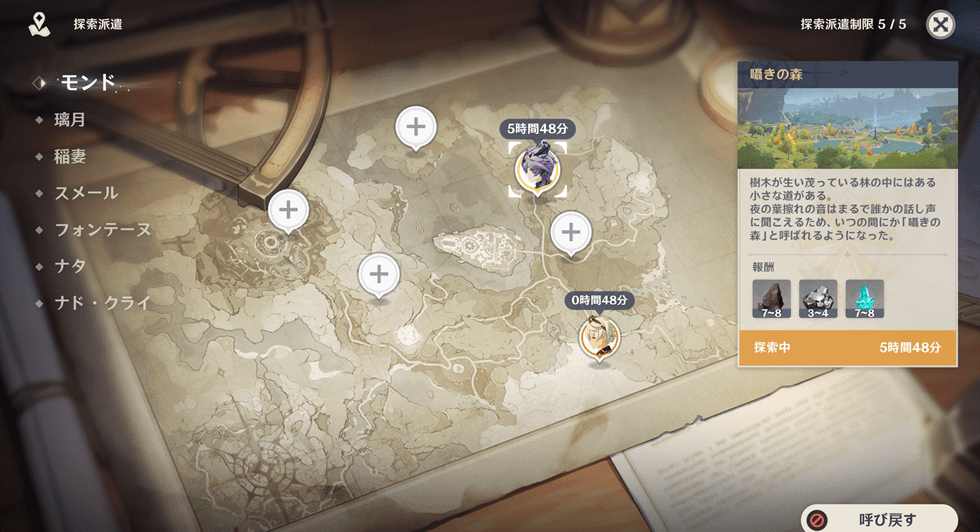Choose the フォンテーヌ region
This screenshot has height=532, width=980.
point(102,229)
